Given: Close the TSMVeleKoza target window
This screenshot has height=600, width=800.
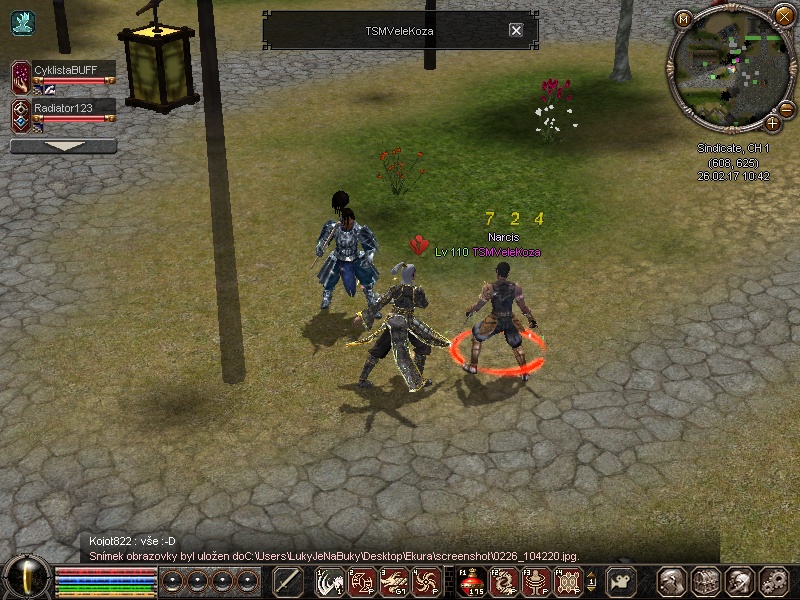Looking at the screenshot, I should 516,30.
